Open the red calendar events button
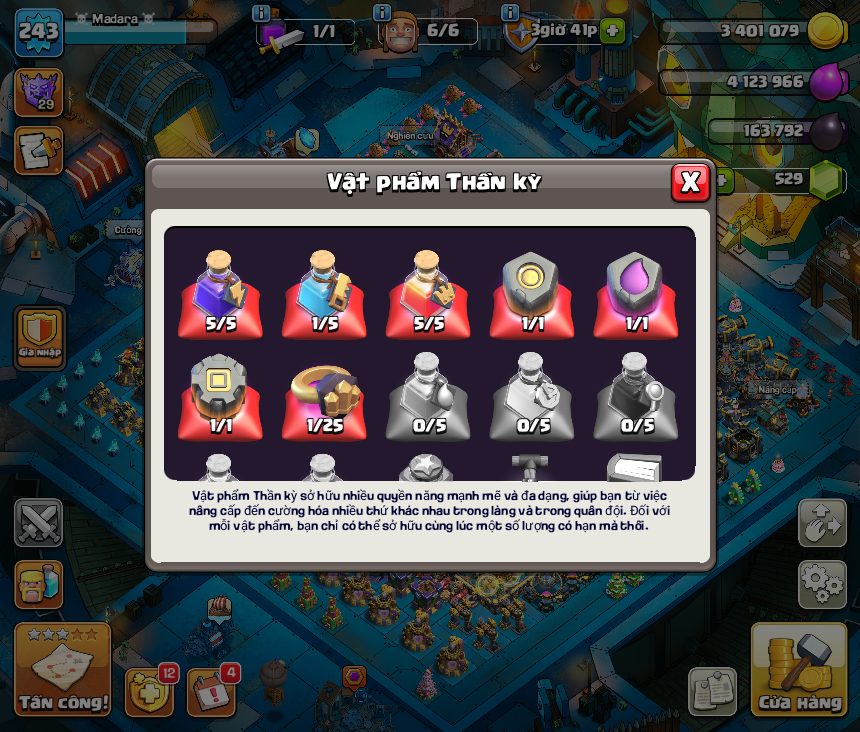Image resolution: width=860 pixels, height=732 pixels. tap(212, 690)
